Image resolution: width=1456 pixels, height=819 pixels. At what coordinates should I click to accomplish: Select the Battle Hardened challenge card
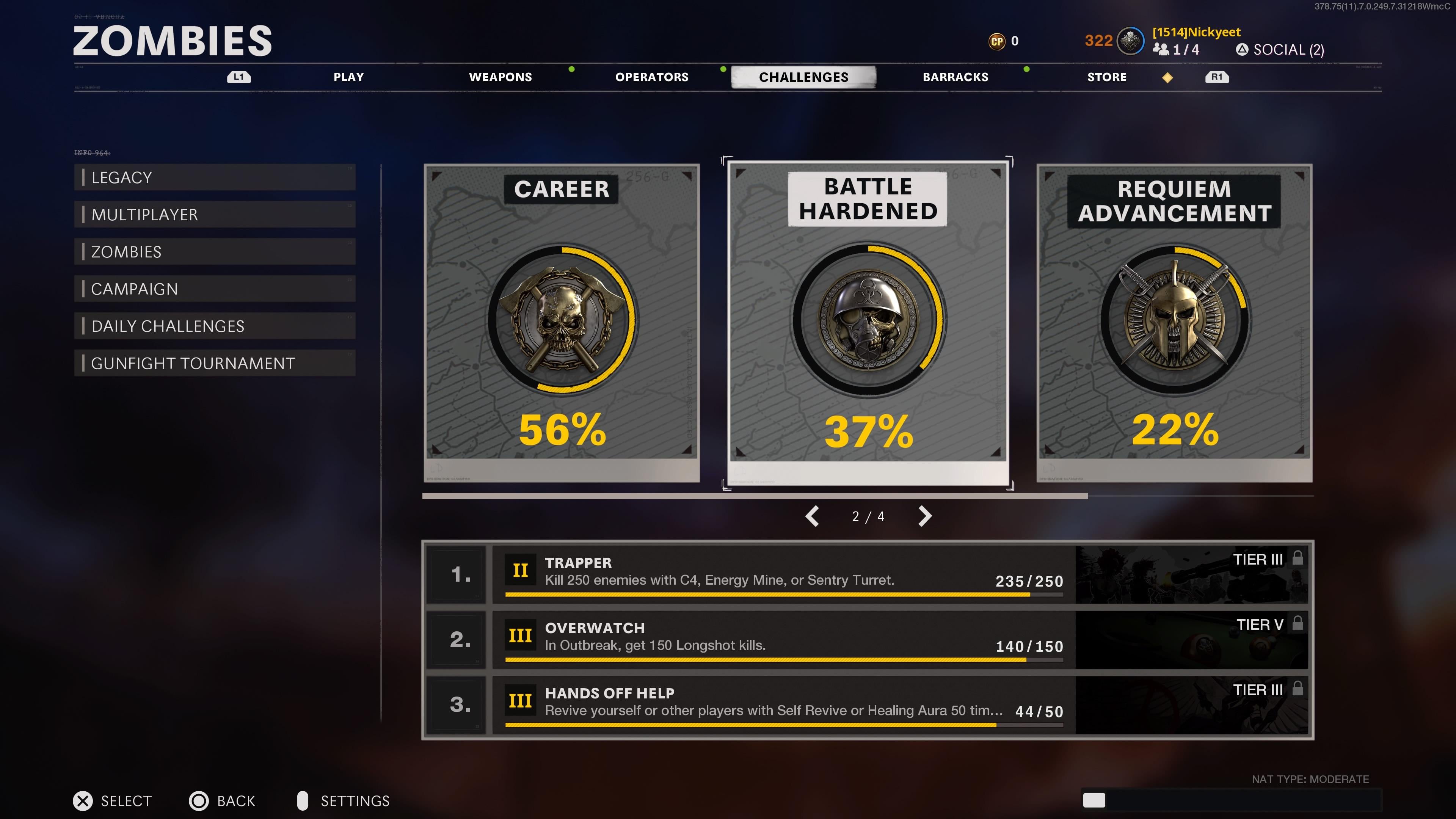(868, 323)
